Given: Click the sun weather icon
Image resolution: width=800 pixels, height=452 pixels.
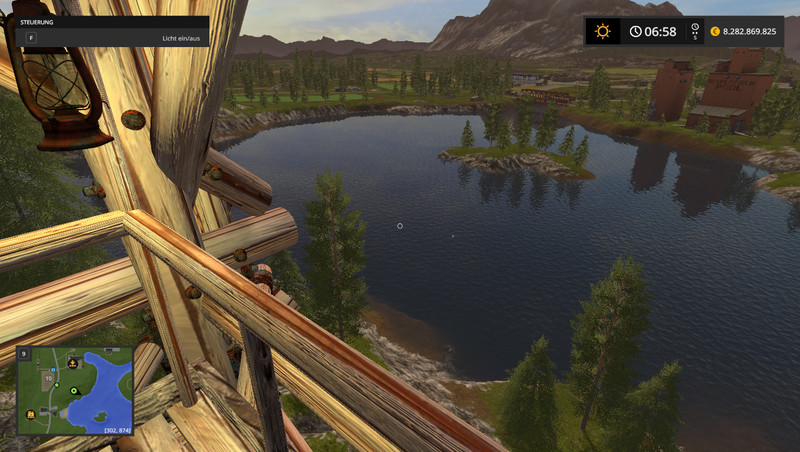Looking at the screenshot, I should [602, 31].
